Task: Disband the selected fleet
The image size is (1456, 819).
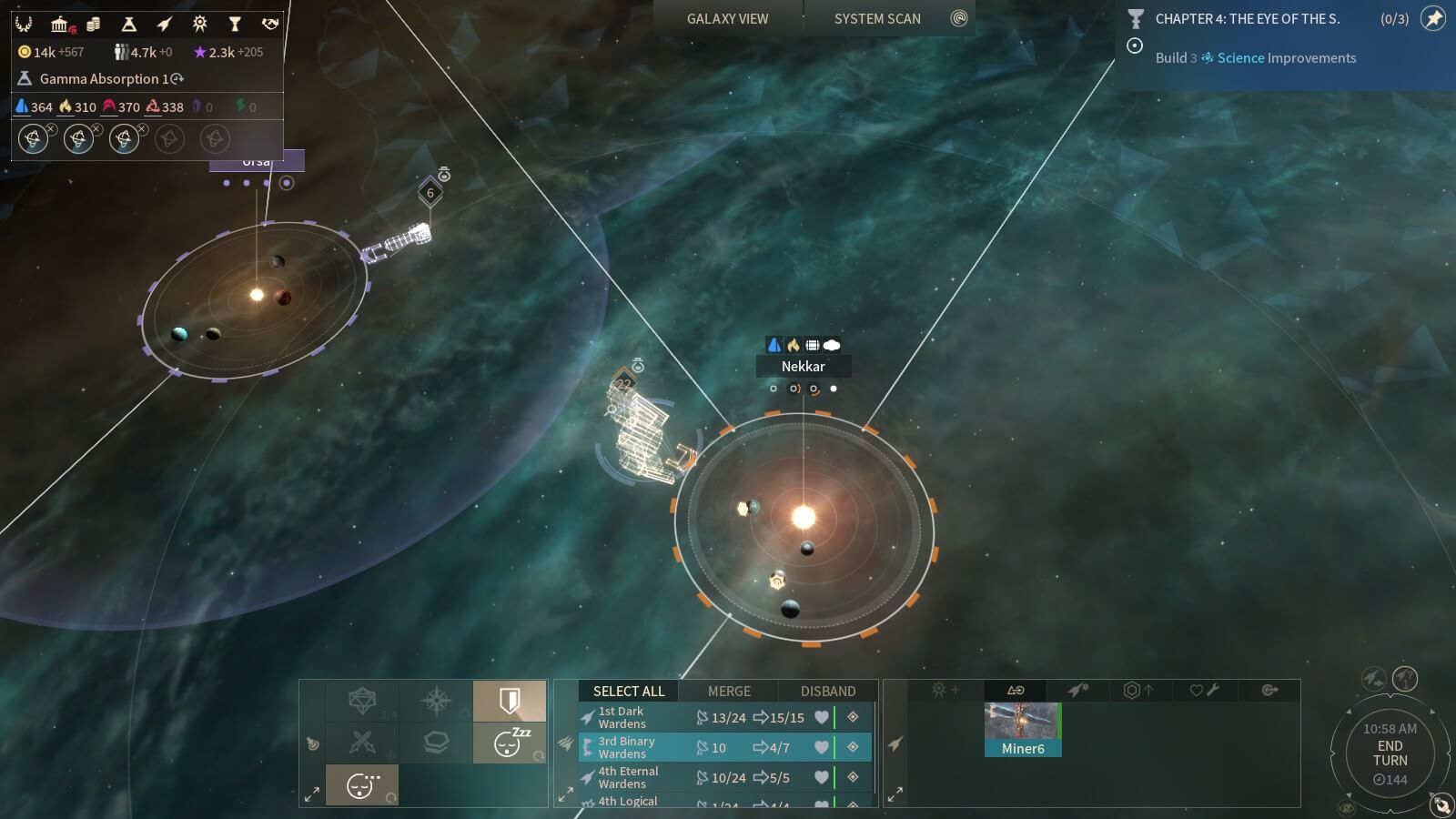Action: [827, 691]
